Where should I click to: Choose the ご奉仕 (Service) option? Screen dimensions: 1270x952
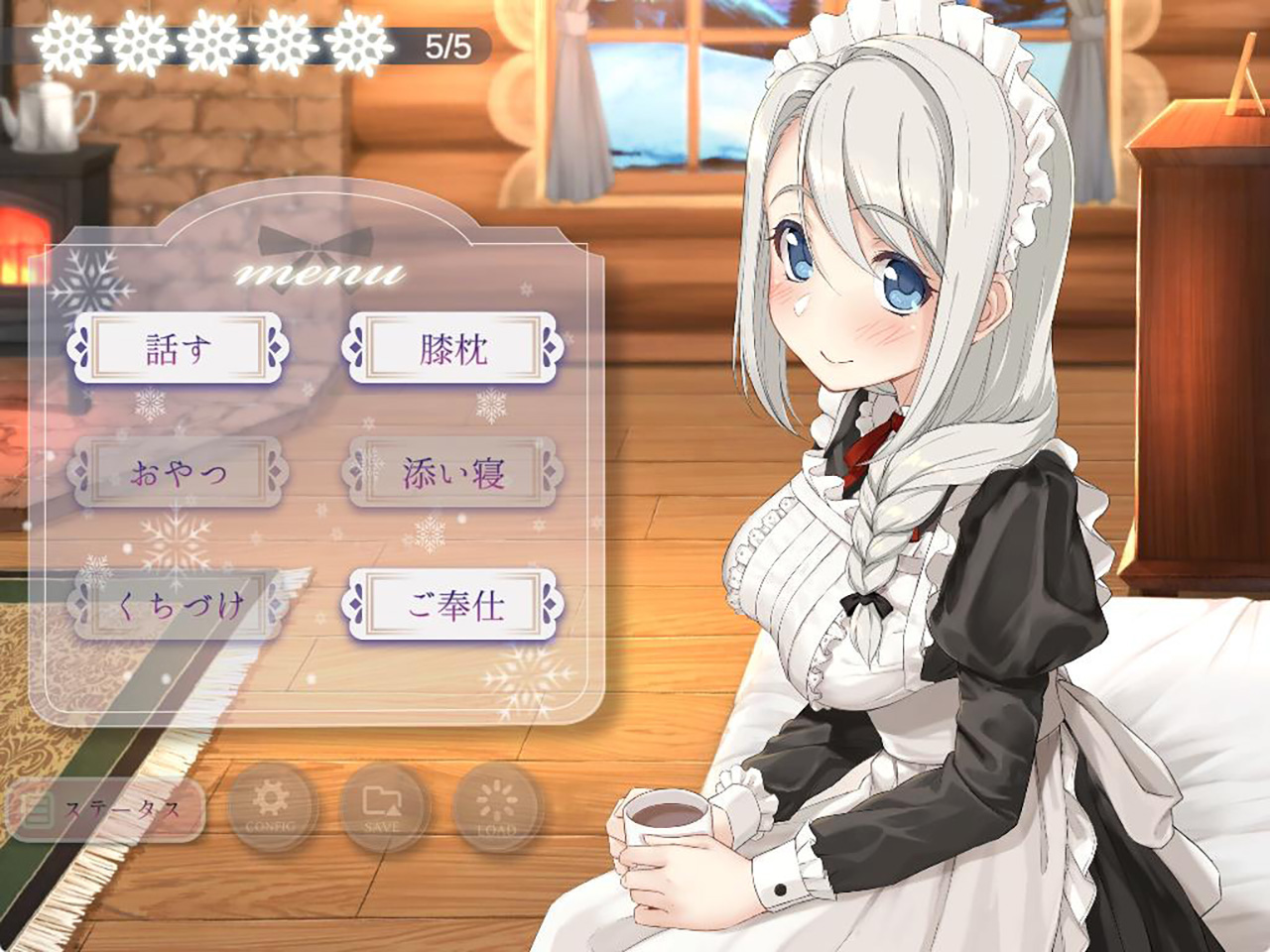click(453, 604)
